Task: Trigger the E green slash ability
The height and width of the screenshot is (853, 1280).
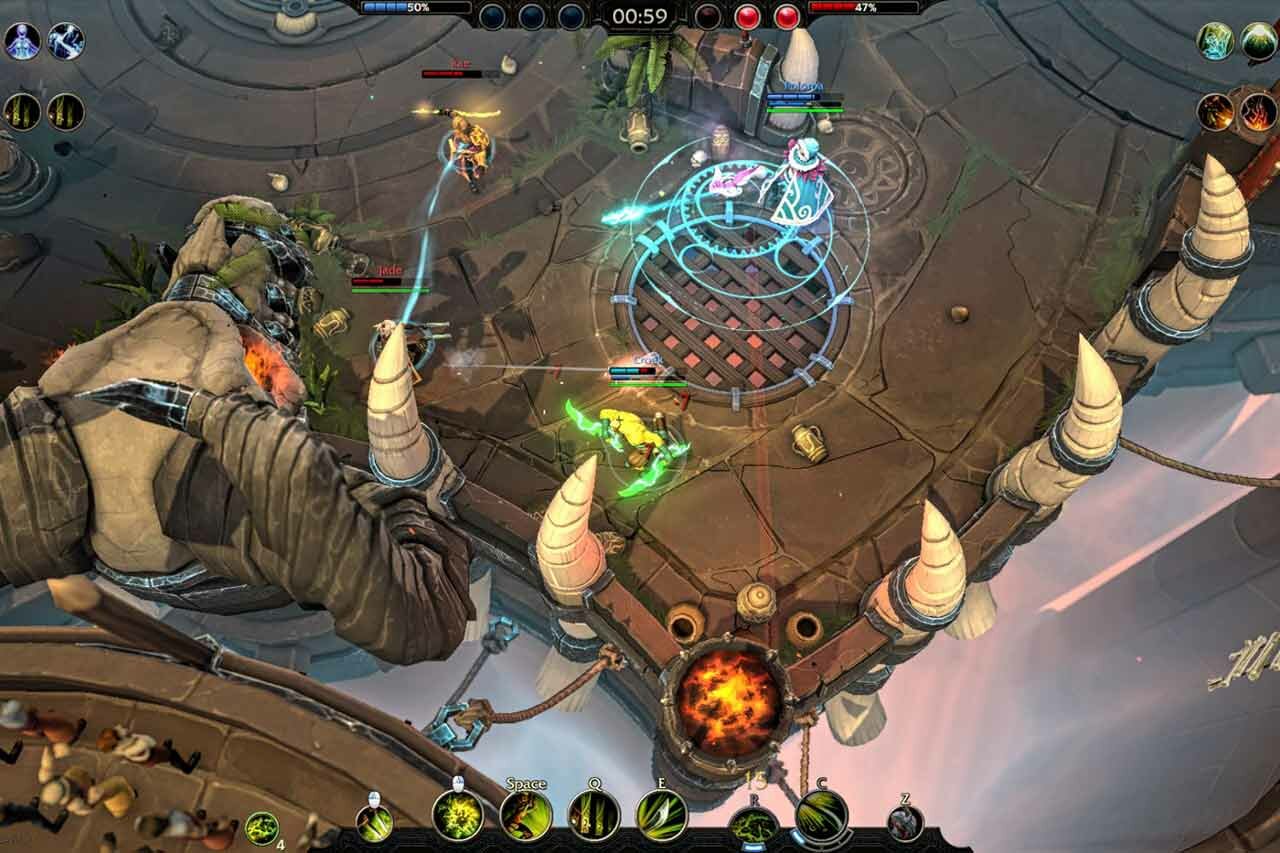Action: click(x=661, y=815)
